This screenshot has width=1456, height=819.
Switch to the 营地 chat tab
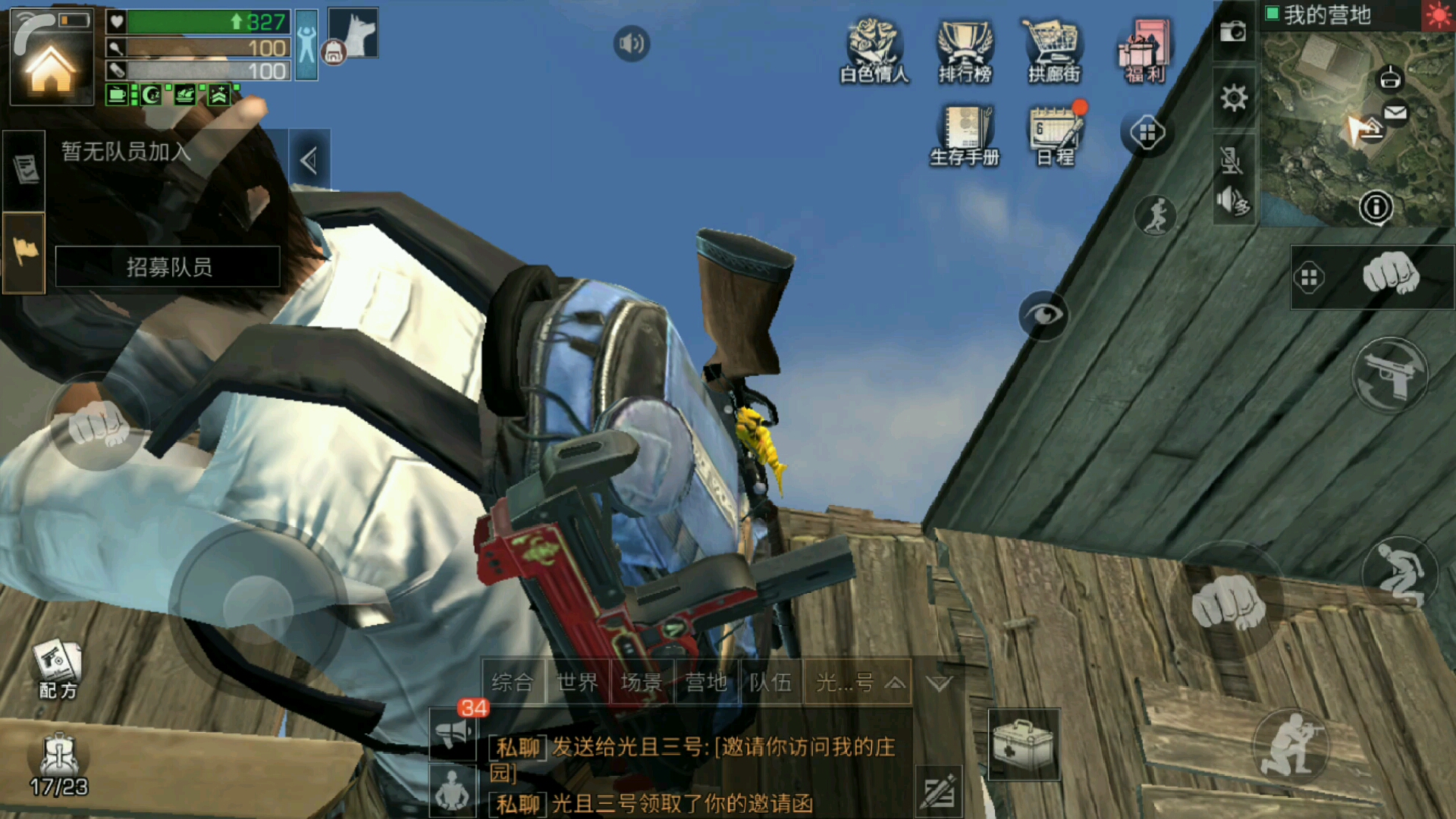coord(706,682)
